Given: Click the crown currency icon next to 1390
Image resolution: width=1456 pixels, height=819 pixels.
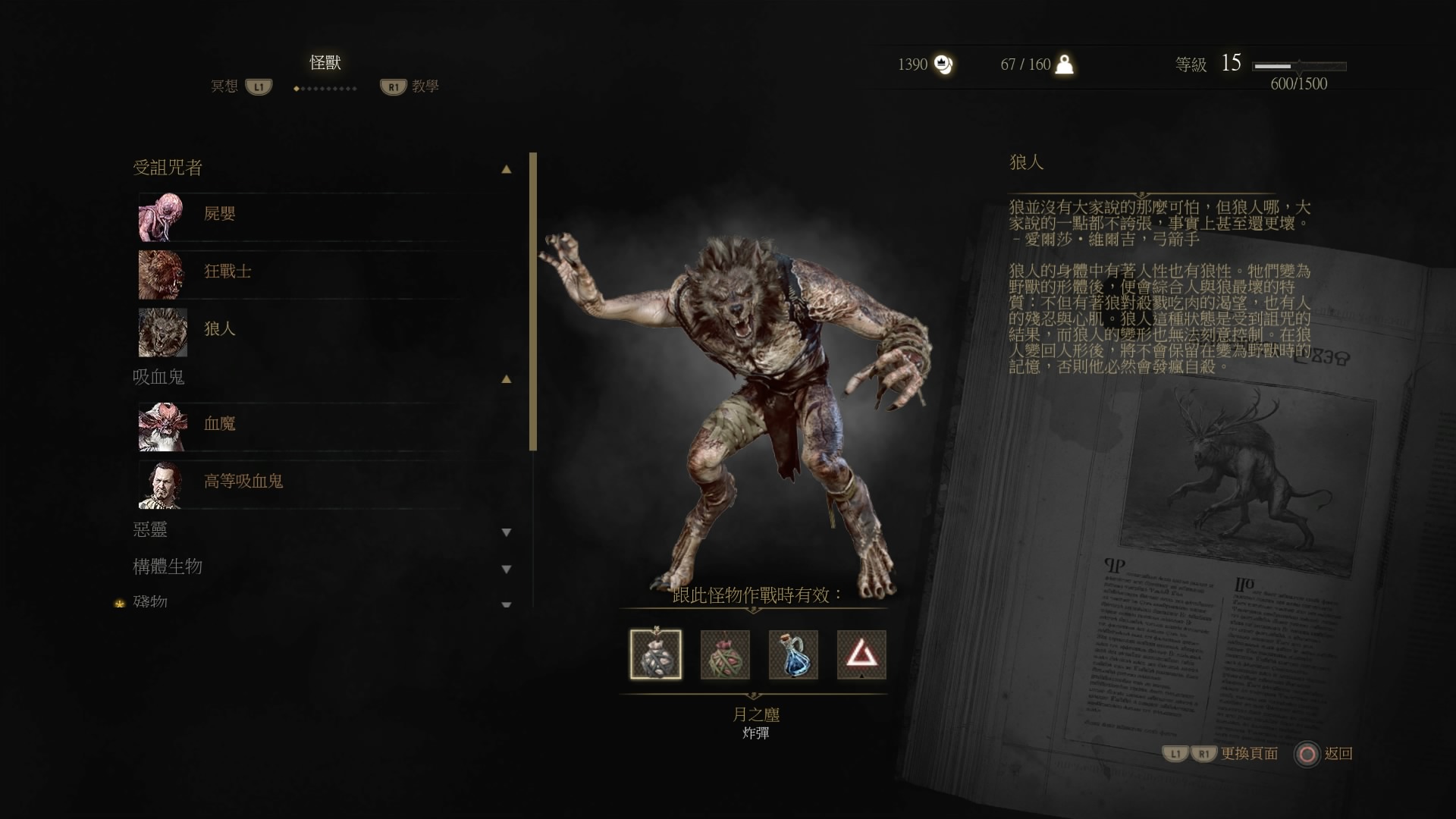Looking at the screenshot, I should pyautogui.click(x=942, y=65).
